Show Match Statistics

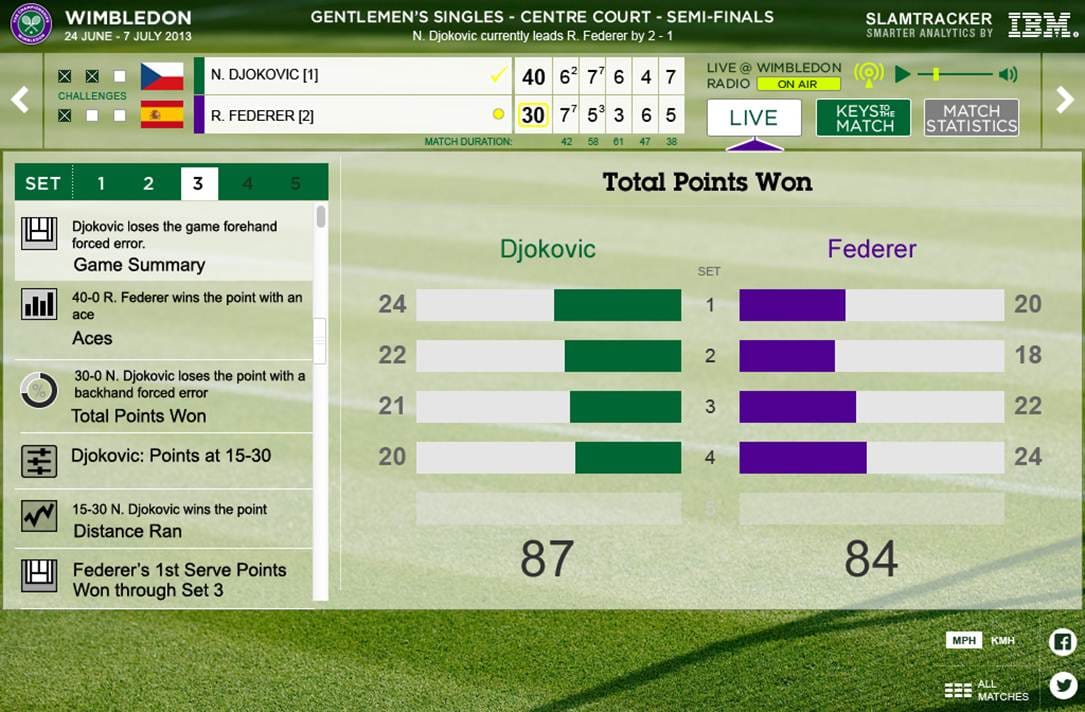click(x=971, y=118)
